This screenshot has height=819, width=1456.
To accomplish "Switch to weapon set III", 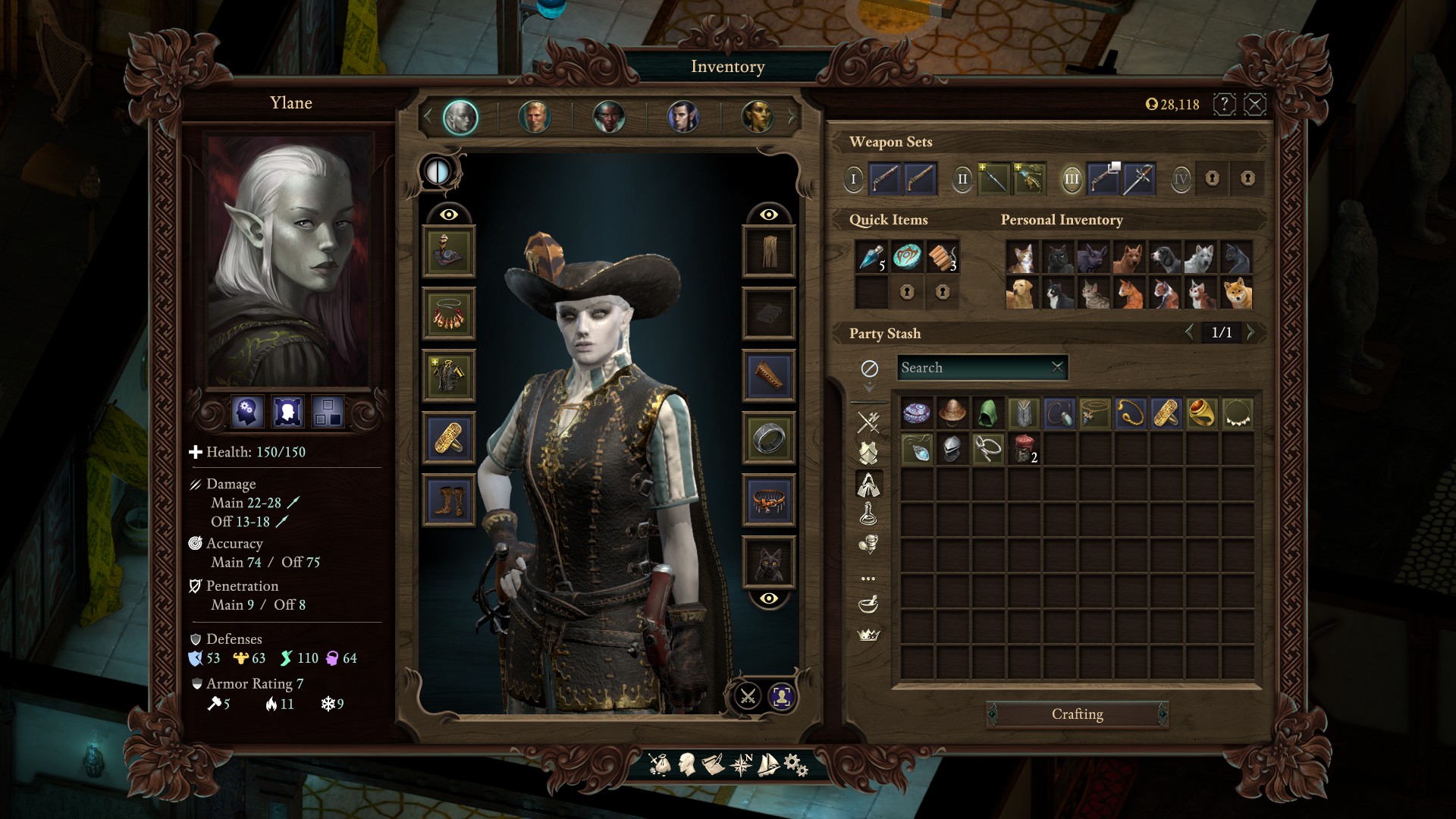I will [x=1071, y=180].
